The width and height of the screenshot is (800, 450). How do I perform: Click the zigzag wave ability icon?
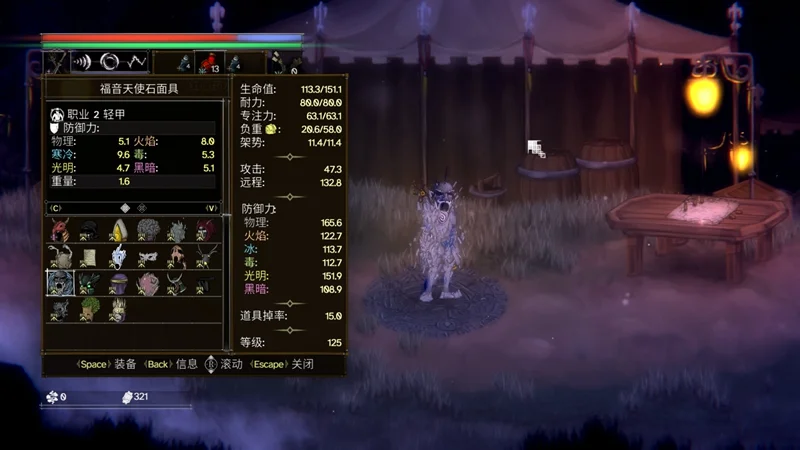[x=136, y=62]
